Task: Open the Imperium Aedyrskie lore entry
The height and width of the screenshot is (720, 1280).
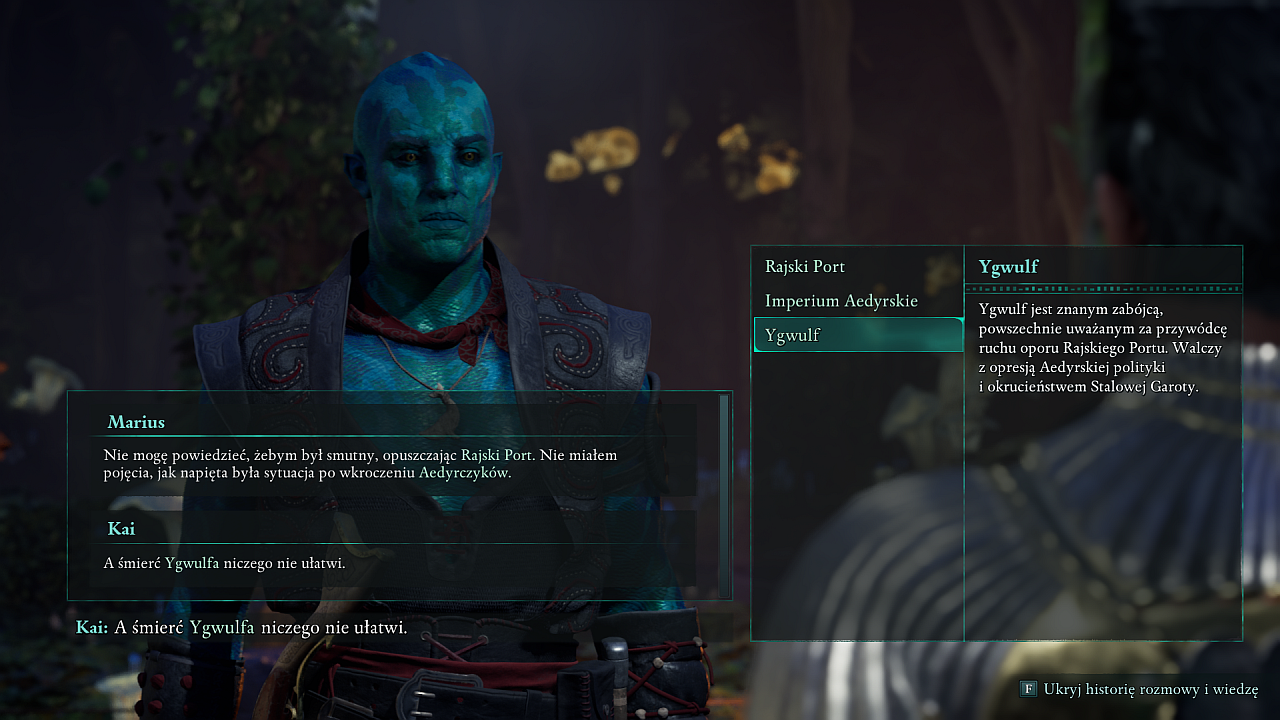Action: [x=841, y=301]
